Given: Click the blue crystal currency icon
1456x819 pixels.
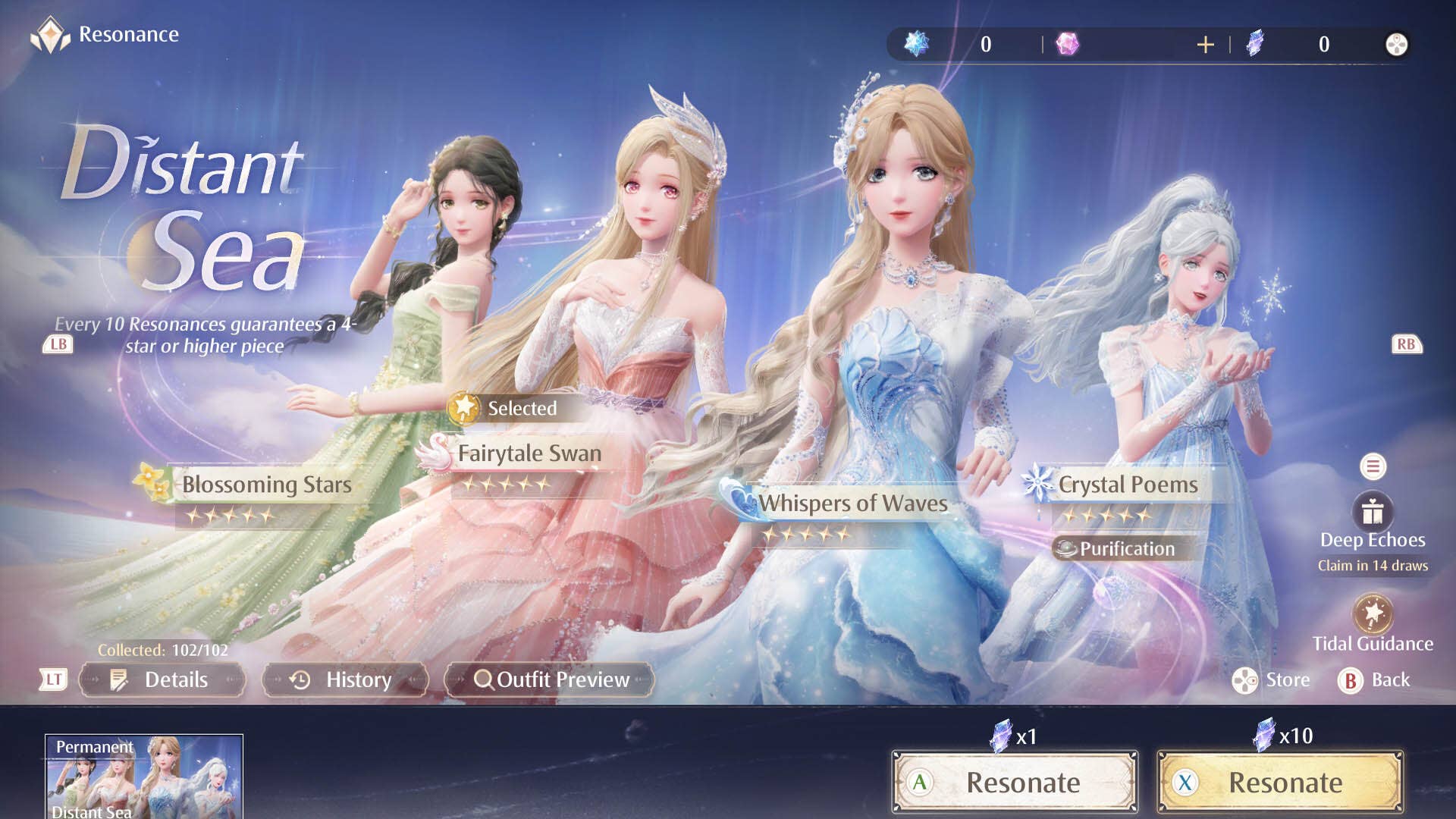Looking at the screenshot, I should 917,44.
